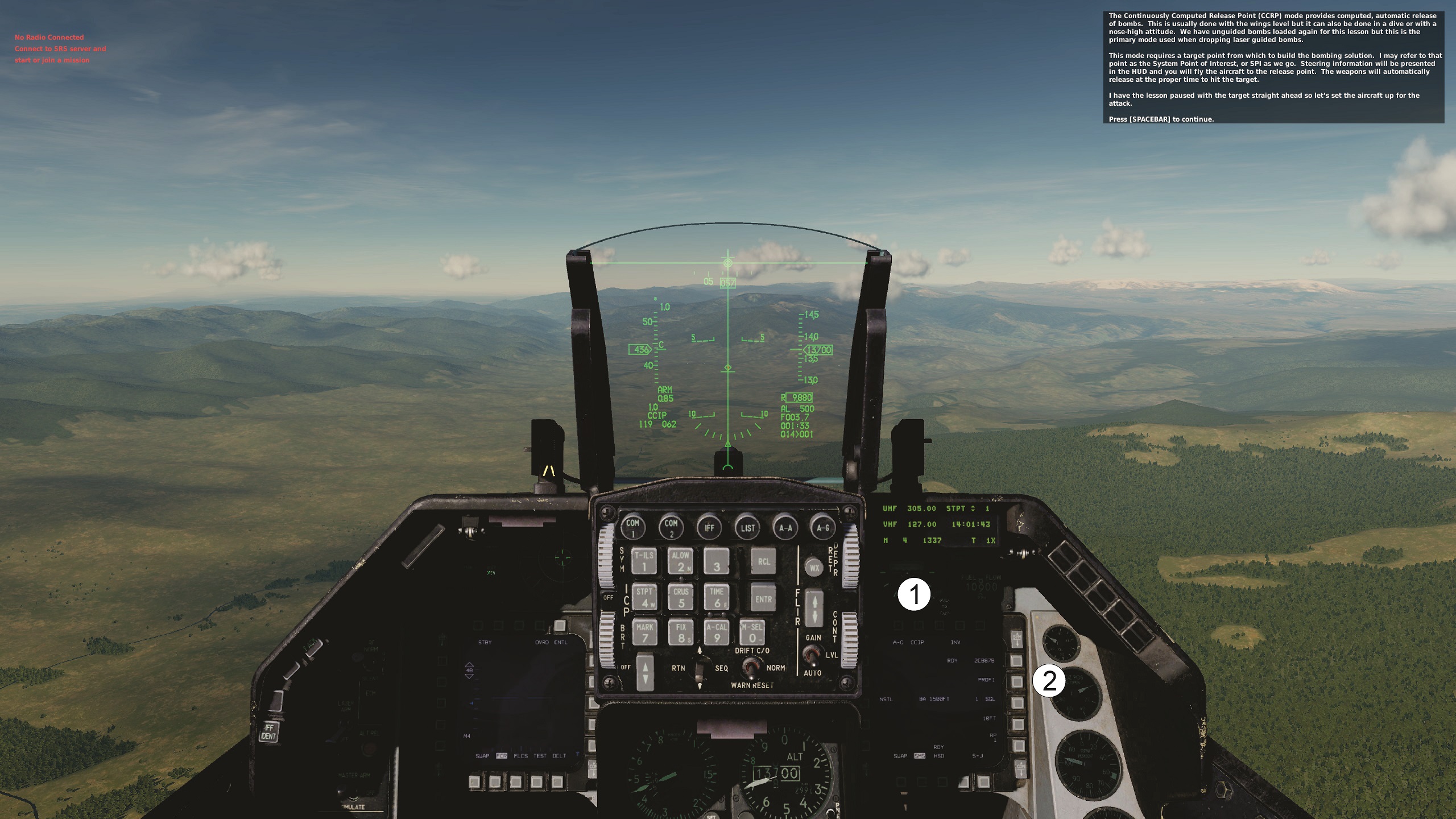Flip the FLIR GAIN LVL AUTO switch

[x=813, y=655]
